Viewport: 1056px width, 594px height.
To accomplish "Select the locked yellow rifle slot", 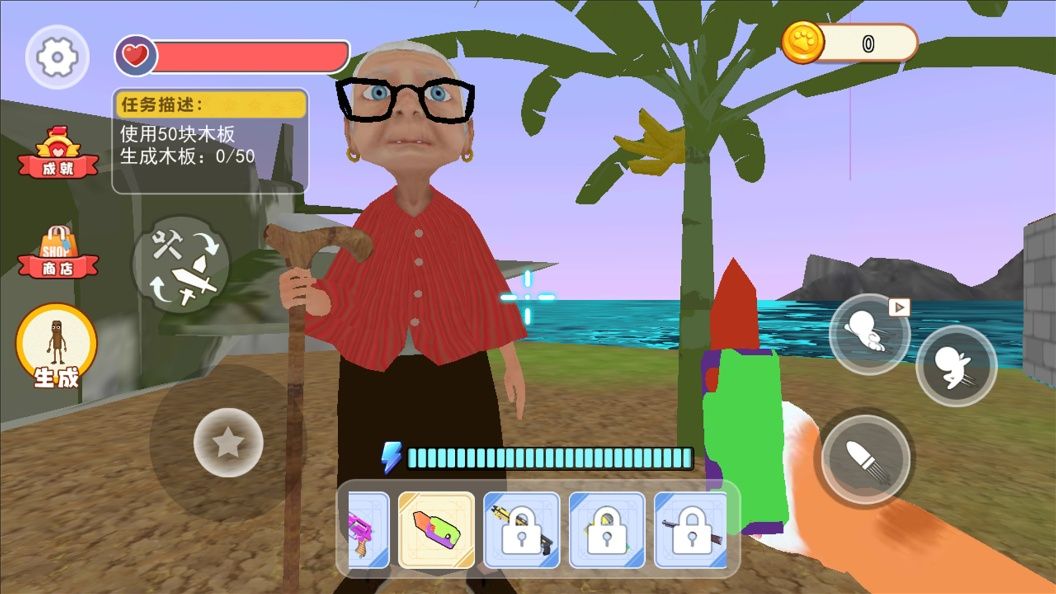I will click(x=521, y=530).
